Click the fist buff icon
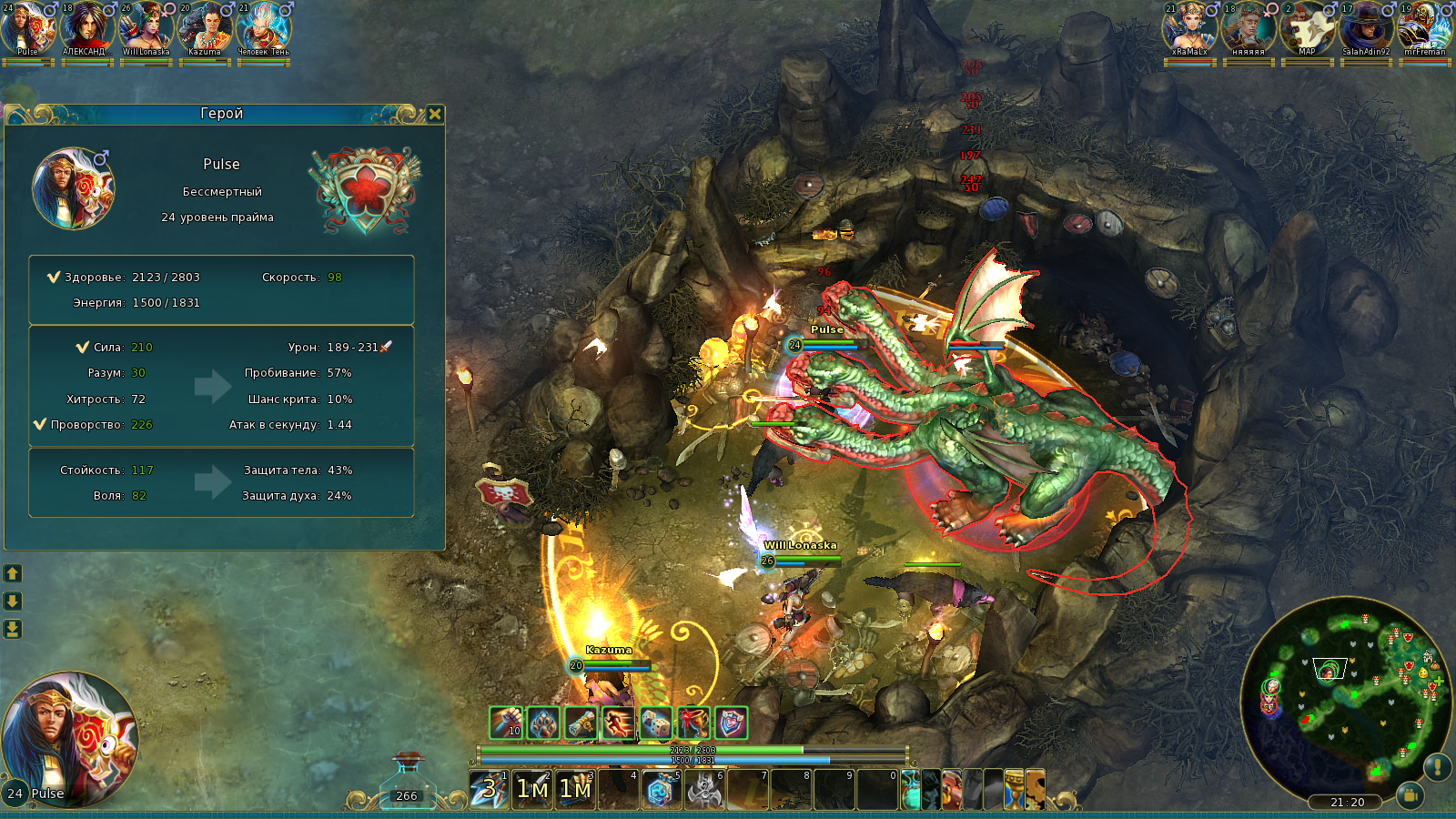This screenshot has width=1456, height=819. tap(506, 723)
